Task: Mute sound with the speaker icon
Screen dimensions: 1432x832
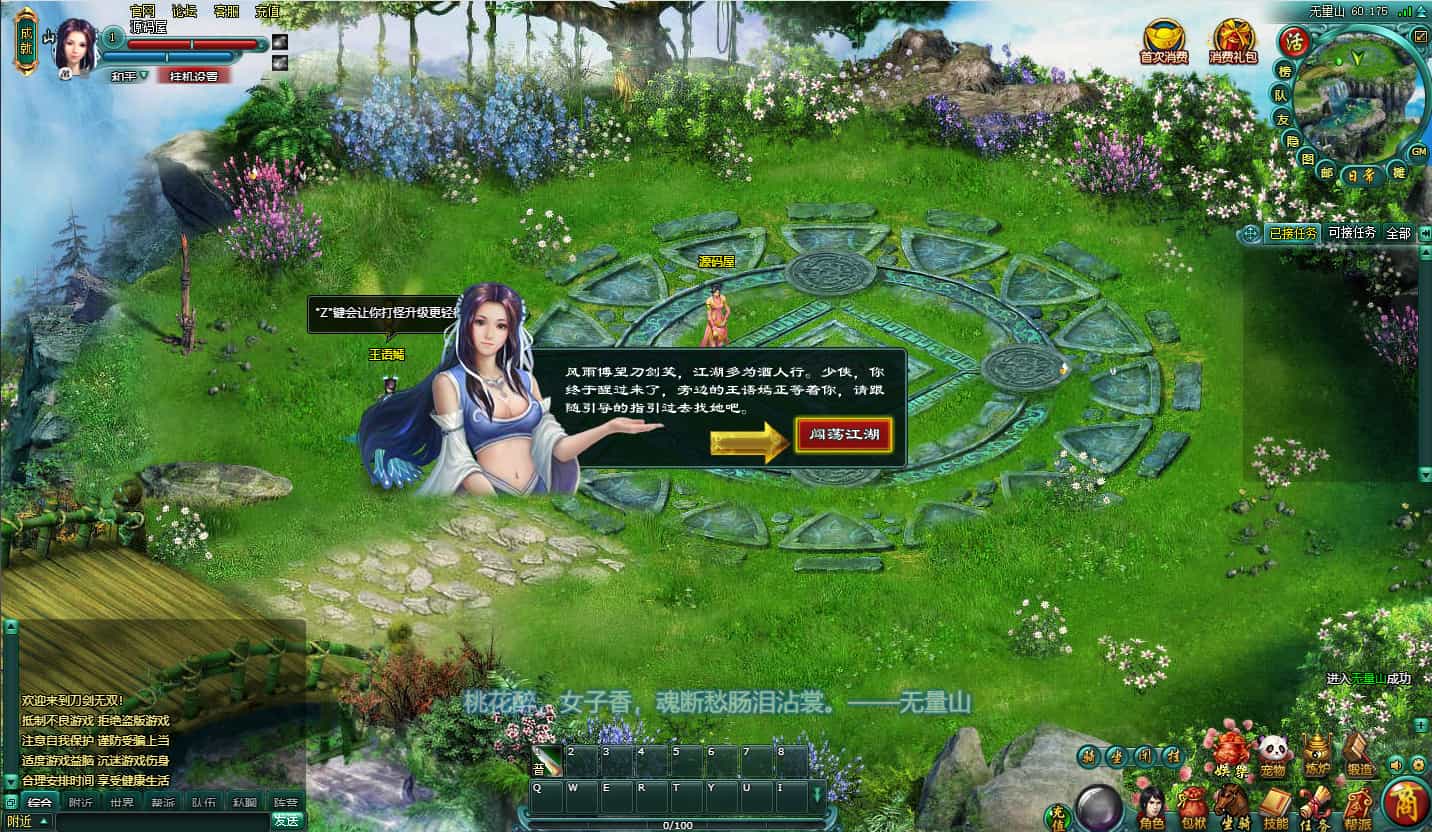Action: [1396, 765]
